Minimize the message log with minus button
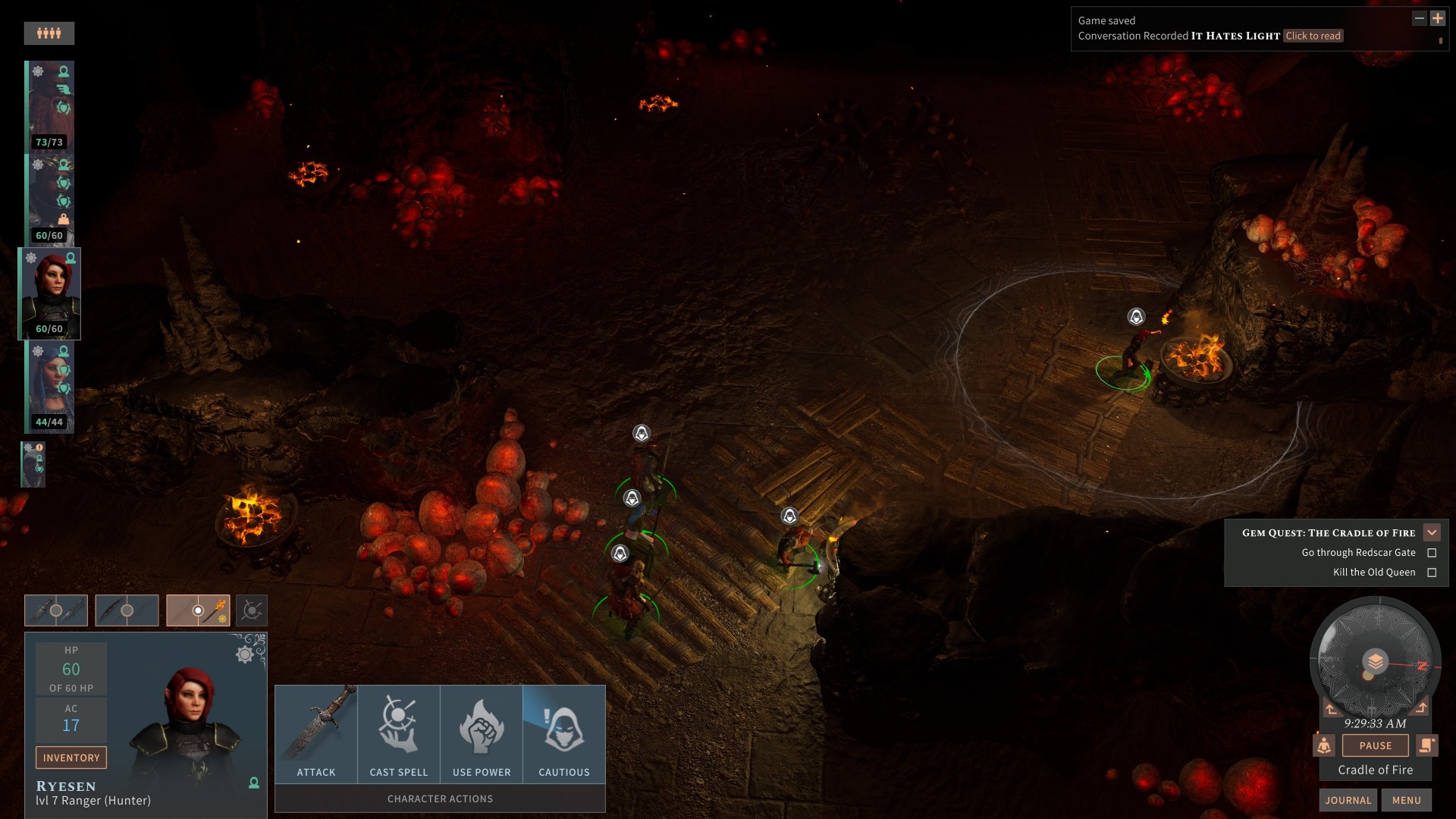1456x819 pixels. (1420, 19)
